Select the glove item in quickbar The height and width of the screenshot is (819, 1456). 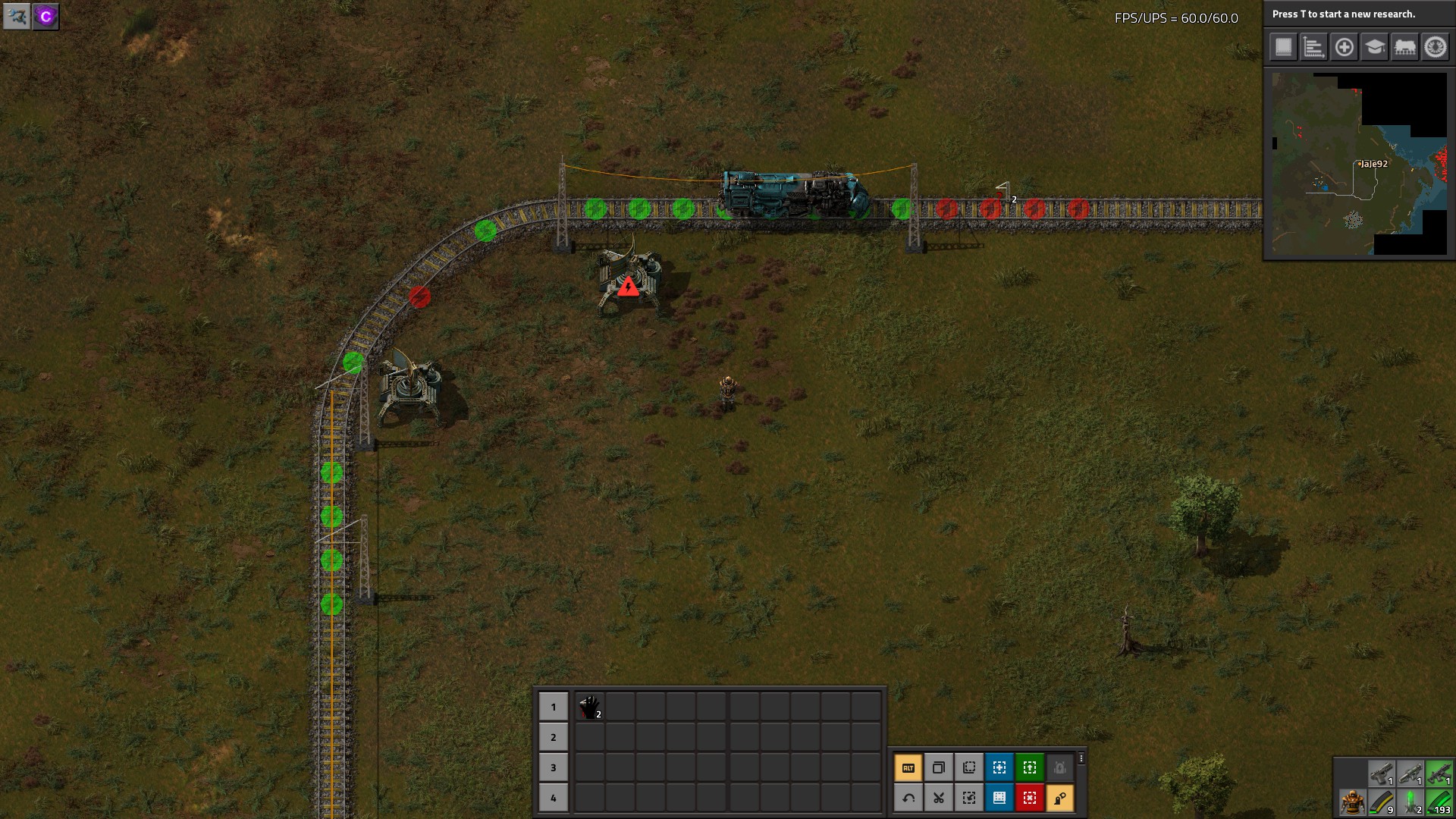coord(589,707)
